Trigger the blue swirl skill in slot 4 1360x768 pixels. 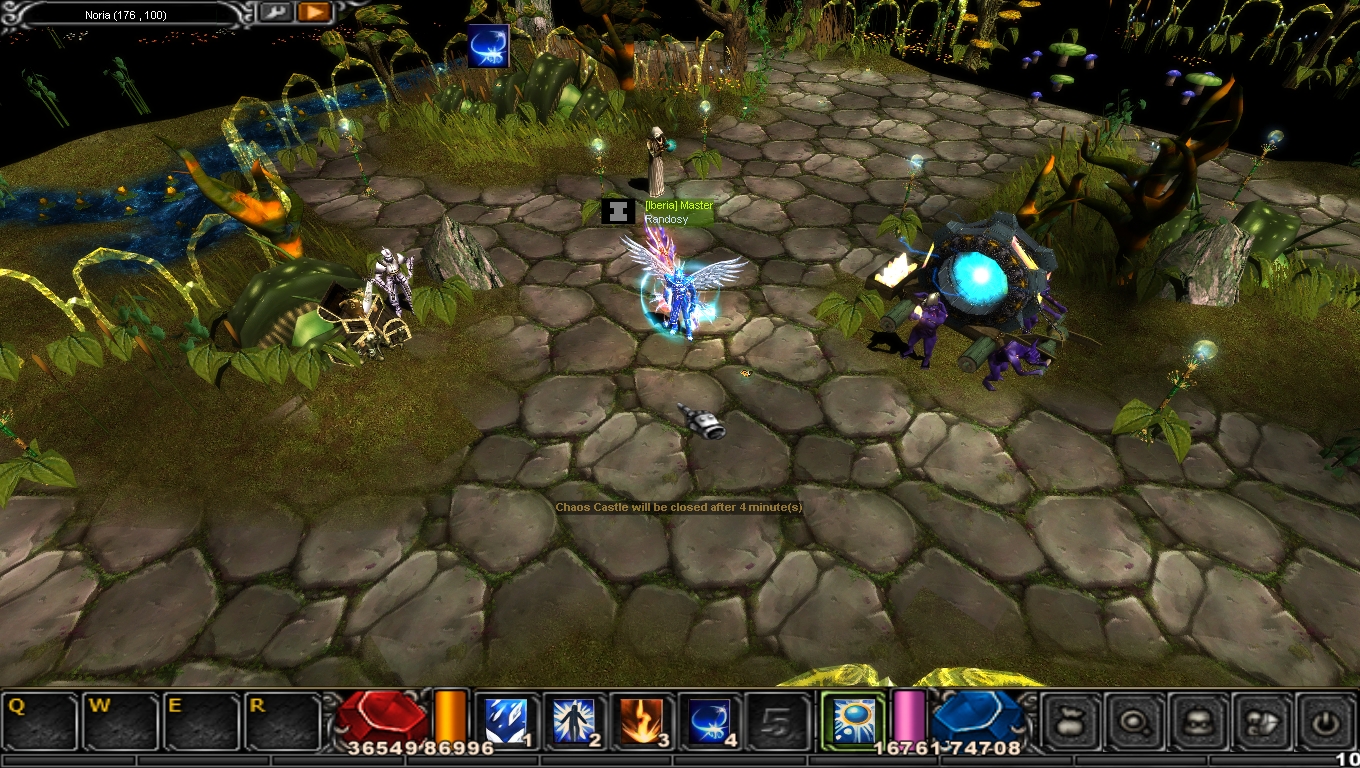[x=708, y=720]
